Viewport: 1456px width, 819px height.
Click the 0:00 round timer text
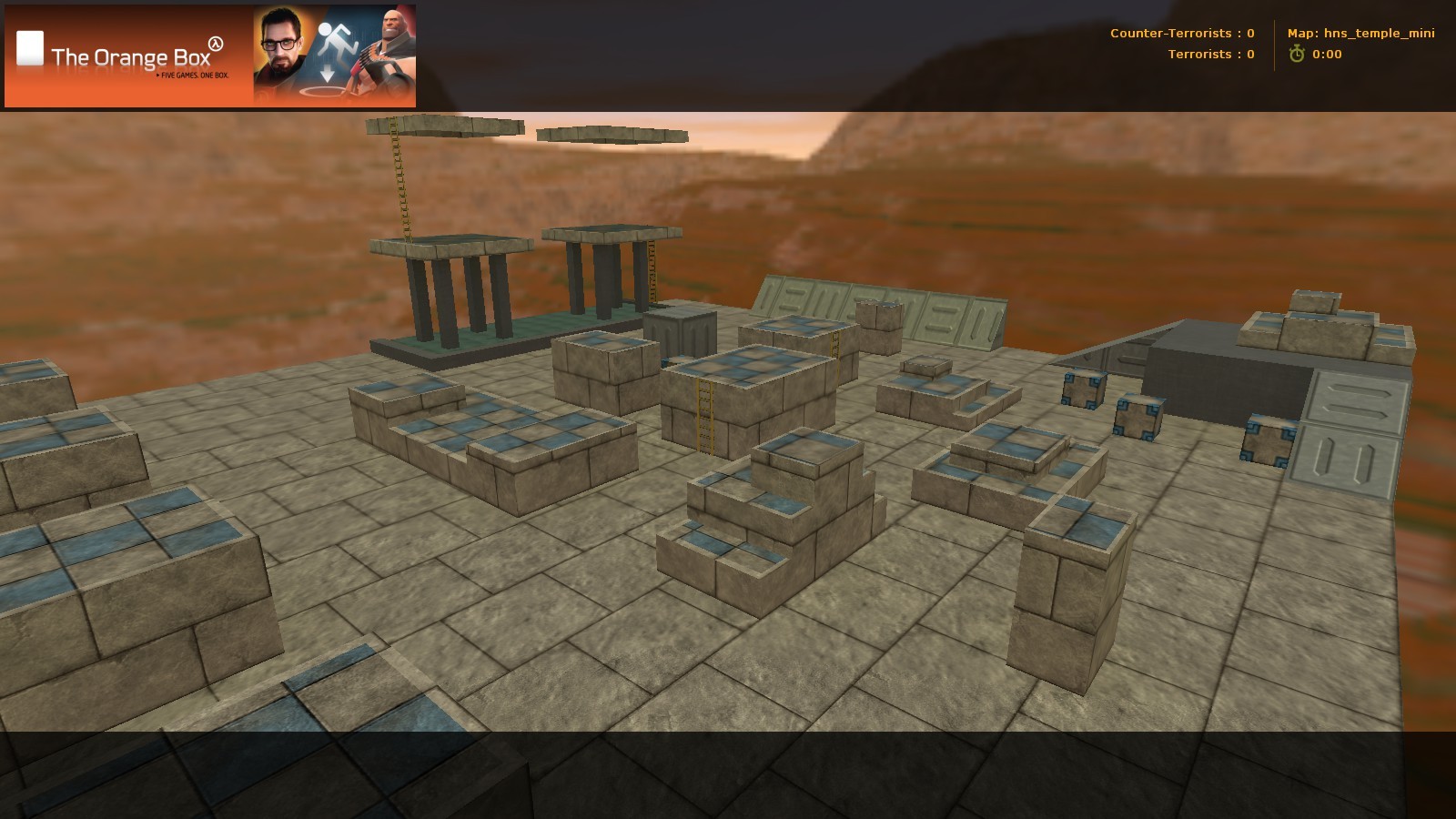tap(1328, 54)
